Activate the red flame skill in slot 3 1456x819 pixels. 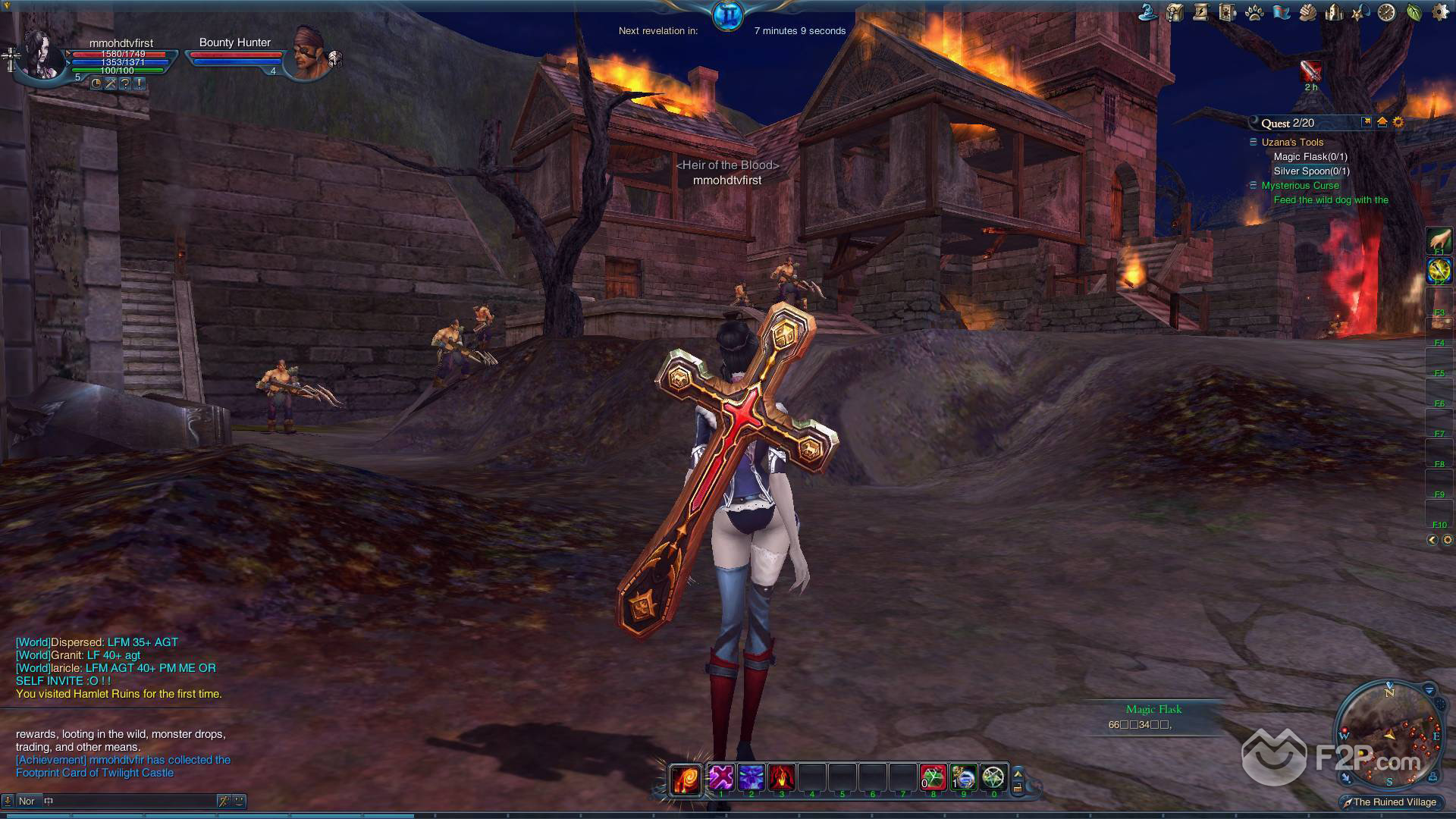coord(782,777)
